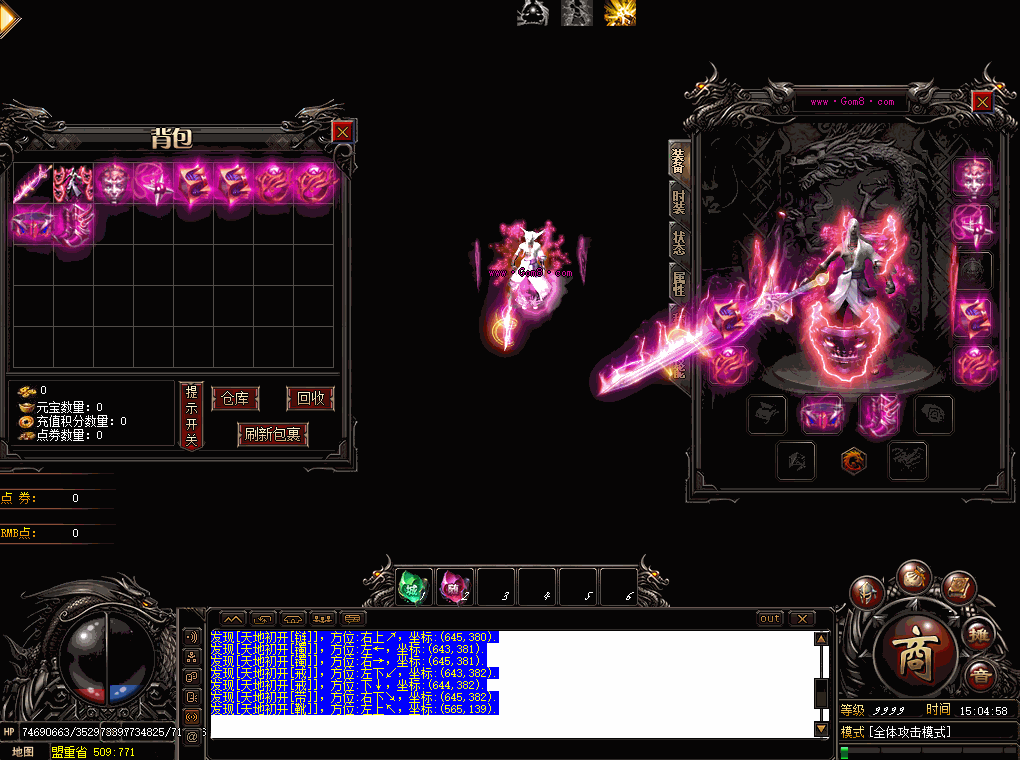The width and height of the screenshot is (1020, 760).
Task: Click the 回收 recycle button
Action: coord(311,398)
